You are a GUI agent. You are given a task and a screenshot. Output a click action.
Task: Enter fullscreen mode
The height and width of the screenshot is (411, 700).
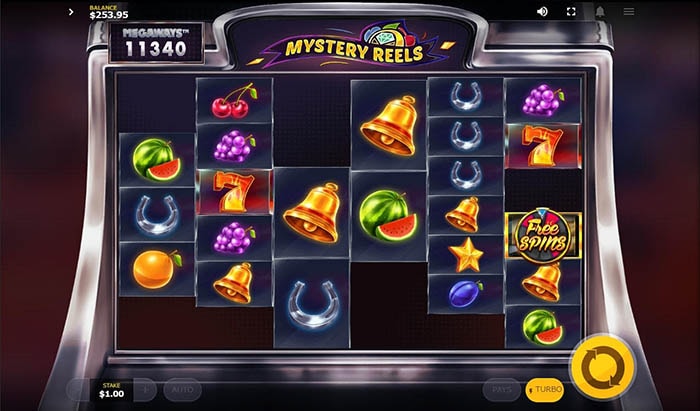571,11
